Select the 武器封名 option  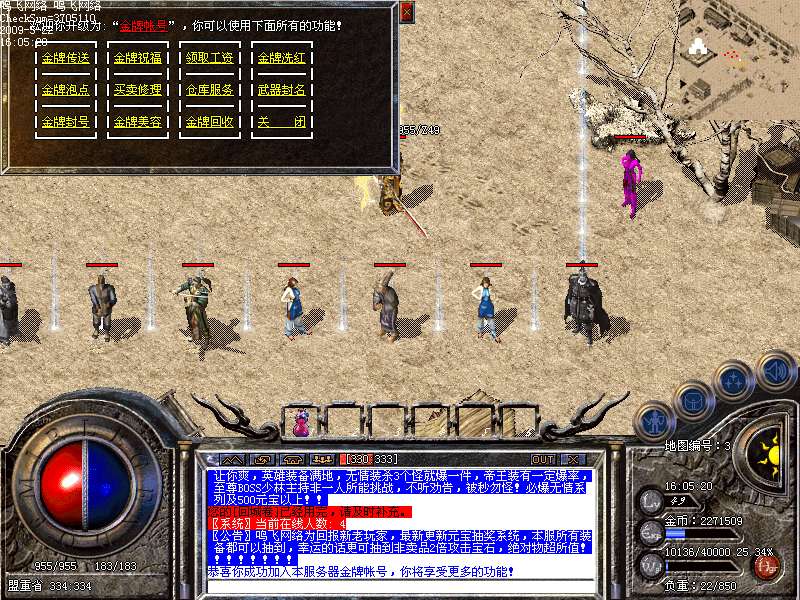click(x=281, y=90)
